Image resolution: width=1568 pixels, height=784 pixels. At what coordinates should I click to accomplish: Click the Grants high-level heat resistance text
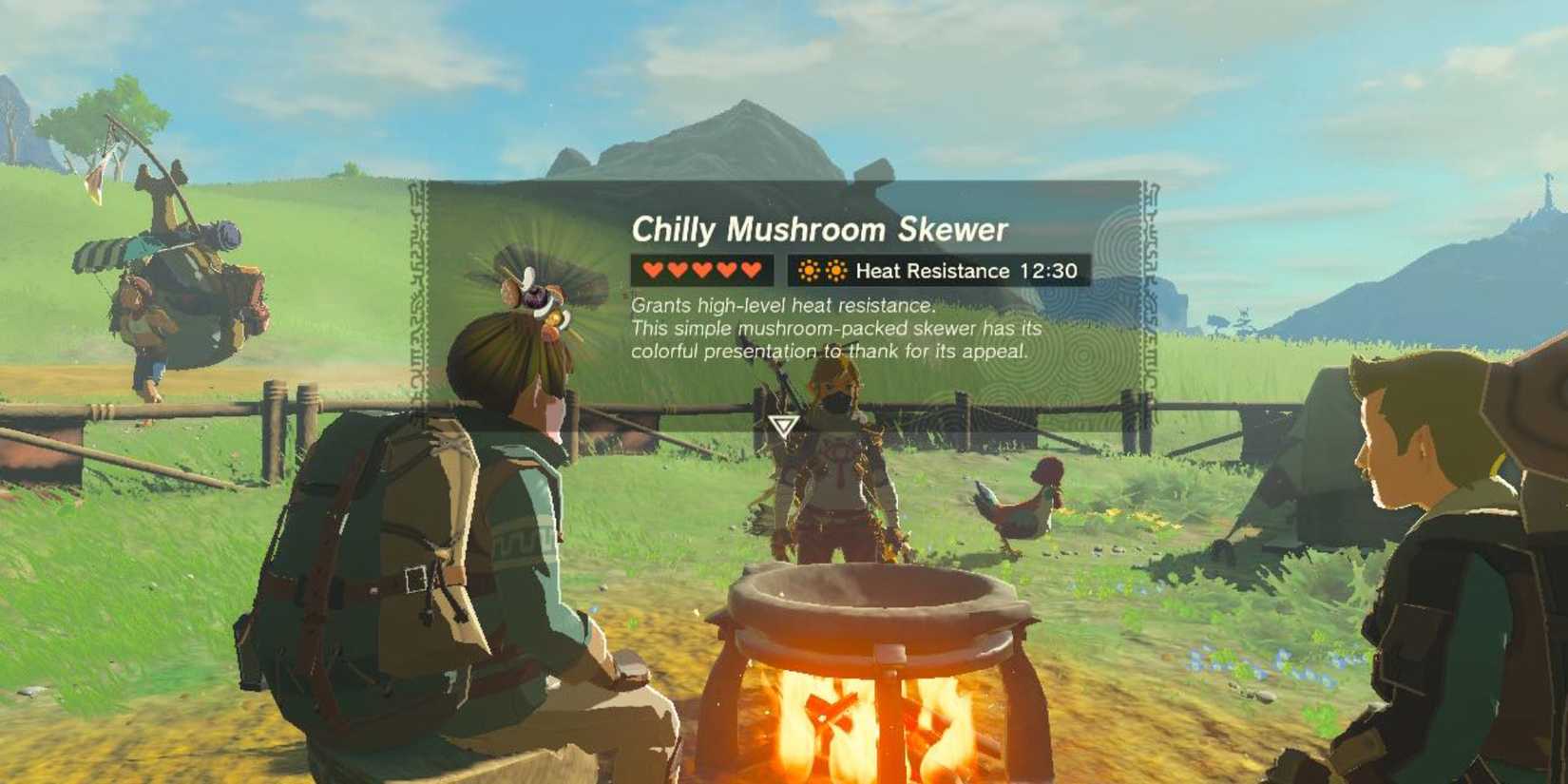(784, 307)
